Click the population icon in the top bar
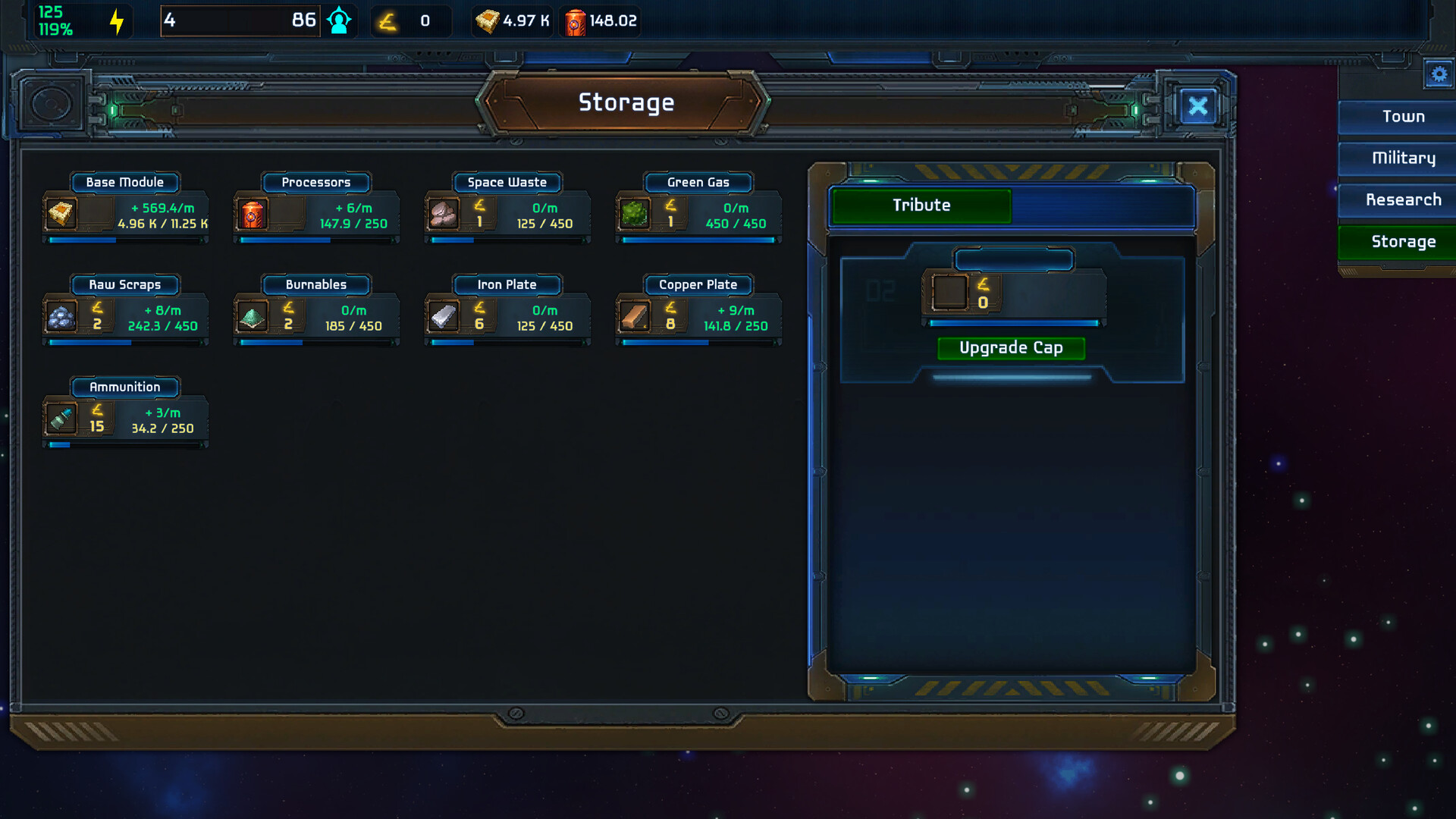Screen dimensions: 1456x819 click(338, 20)
